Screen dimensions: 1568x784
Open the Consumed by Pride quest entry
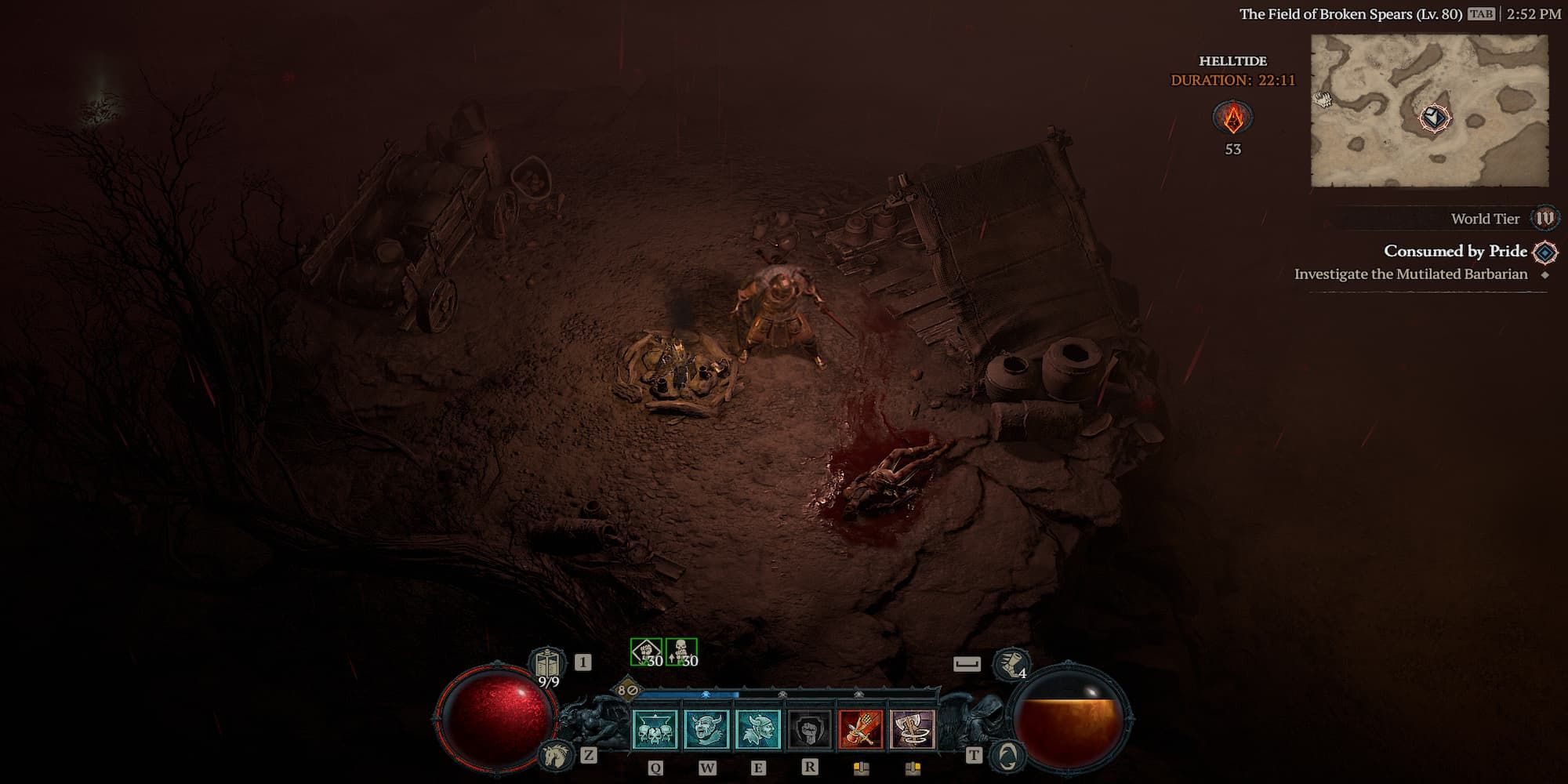pyautogui.click(x=1455, y=252)
